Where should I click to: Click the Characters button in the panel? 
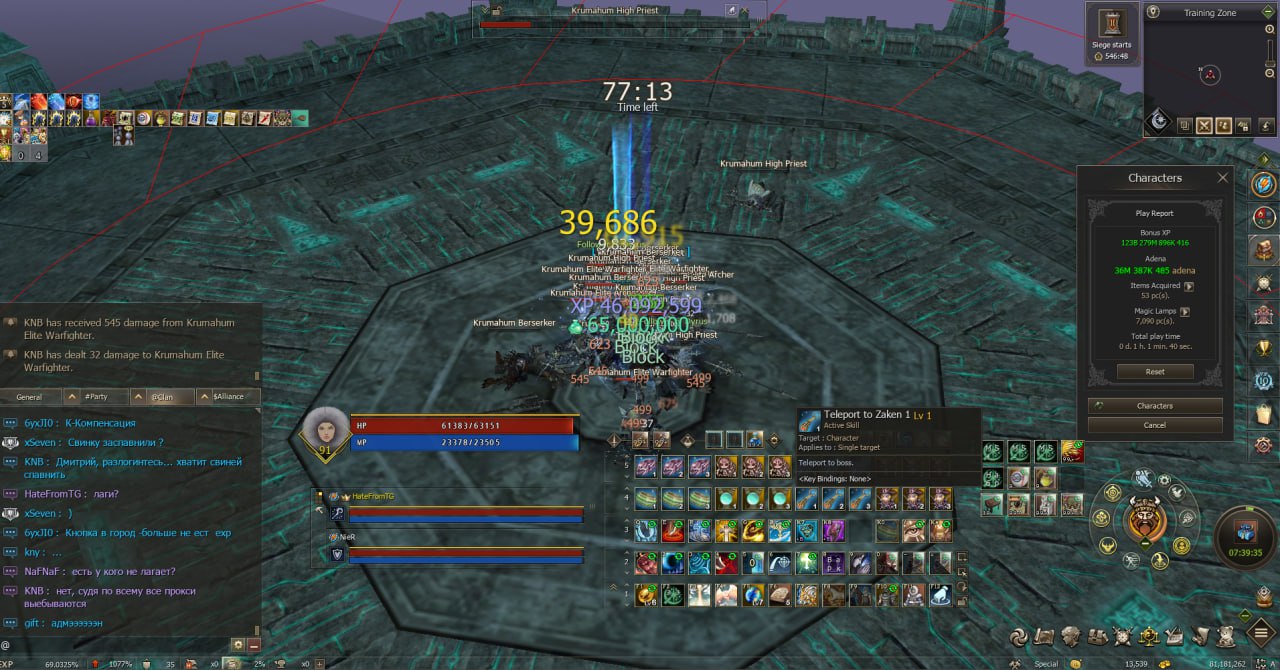pyautogui.click(x=1155, y=406)
